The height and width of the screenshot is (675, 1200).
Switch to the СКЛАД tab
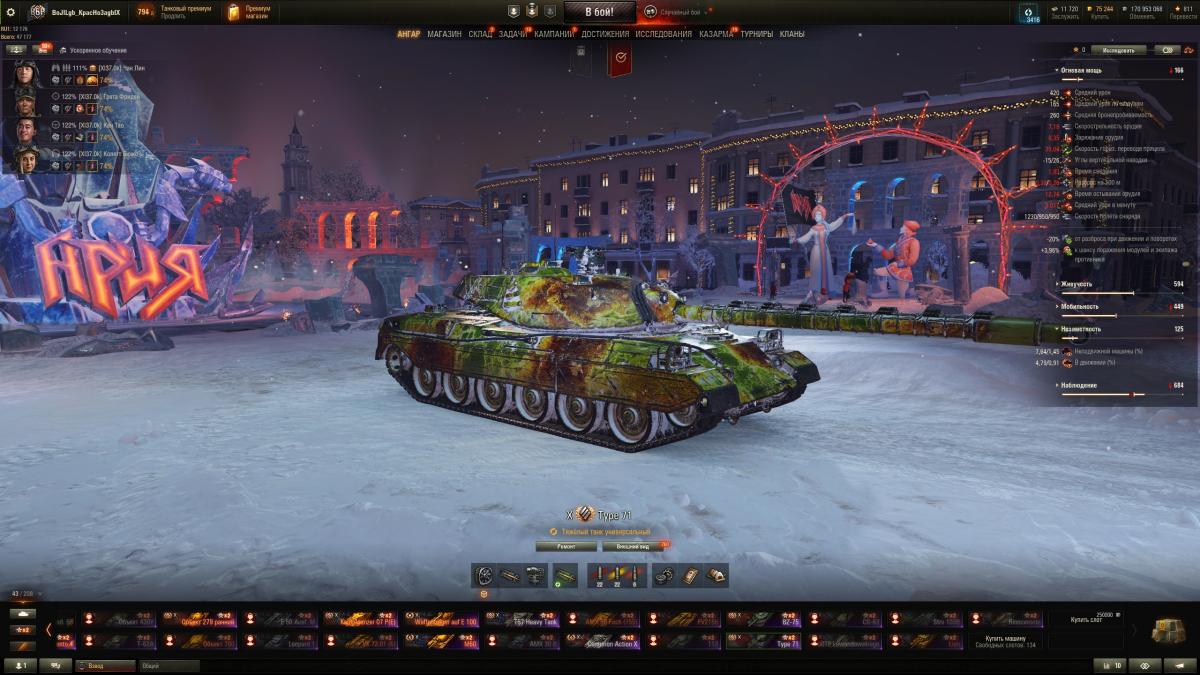(x=480, y=34)
